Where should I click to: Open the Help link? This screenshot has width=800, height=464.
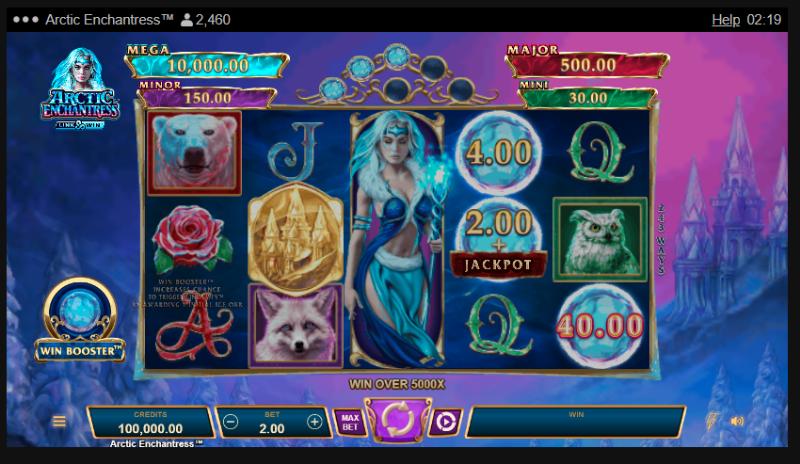(x=725, y=20)
